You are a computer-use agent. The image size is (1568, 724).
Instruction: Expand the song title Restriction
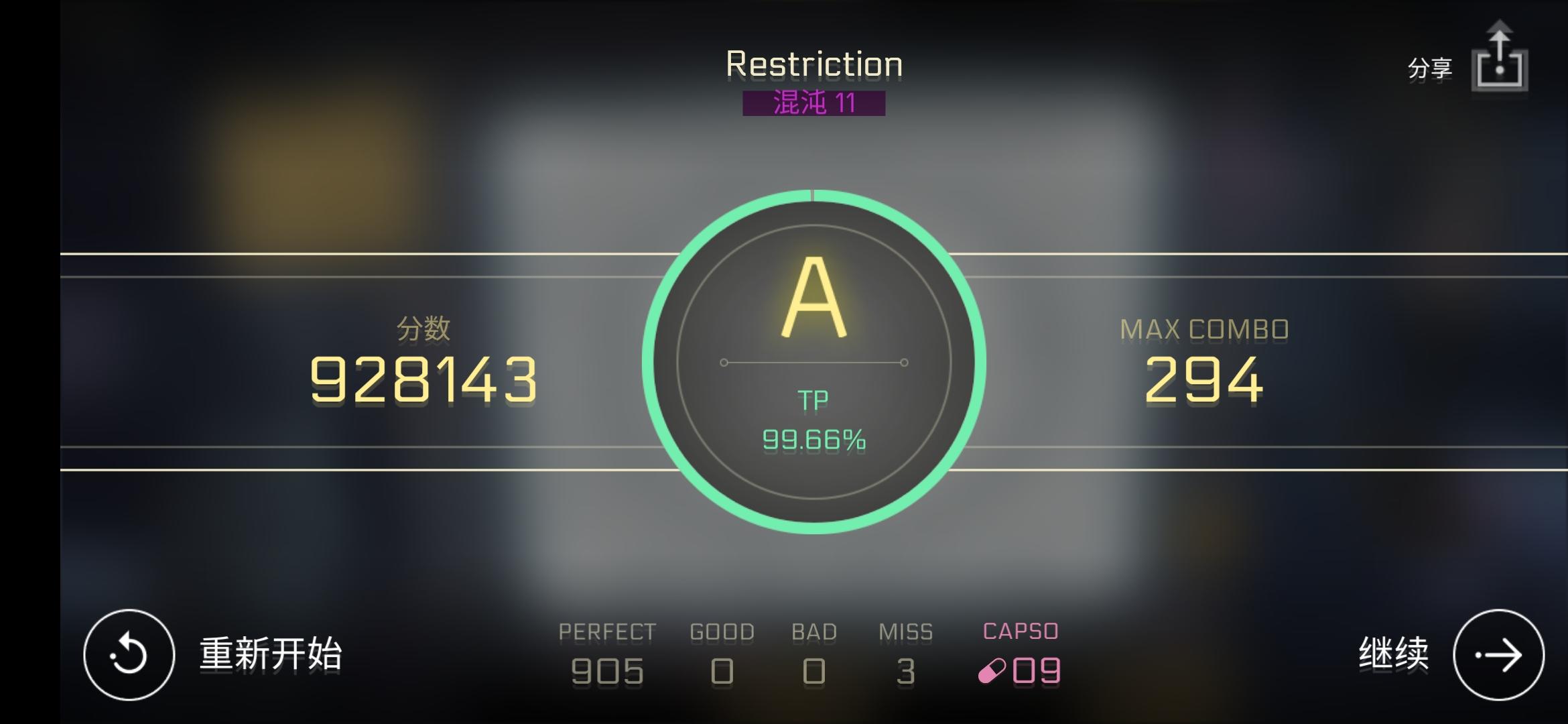tap(813, 64)
